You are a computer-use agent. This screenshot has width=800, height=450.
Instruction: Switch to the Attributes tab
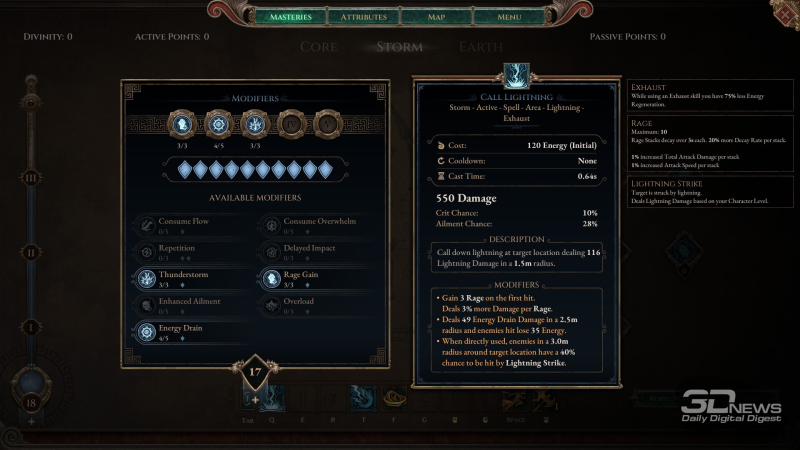click(x=363, y=17)
